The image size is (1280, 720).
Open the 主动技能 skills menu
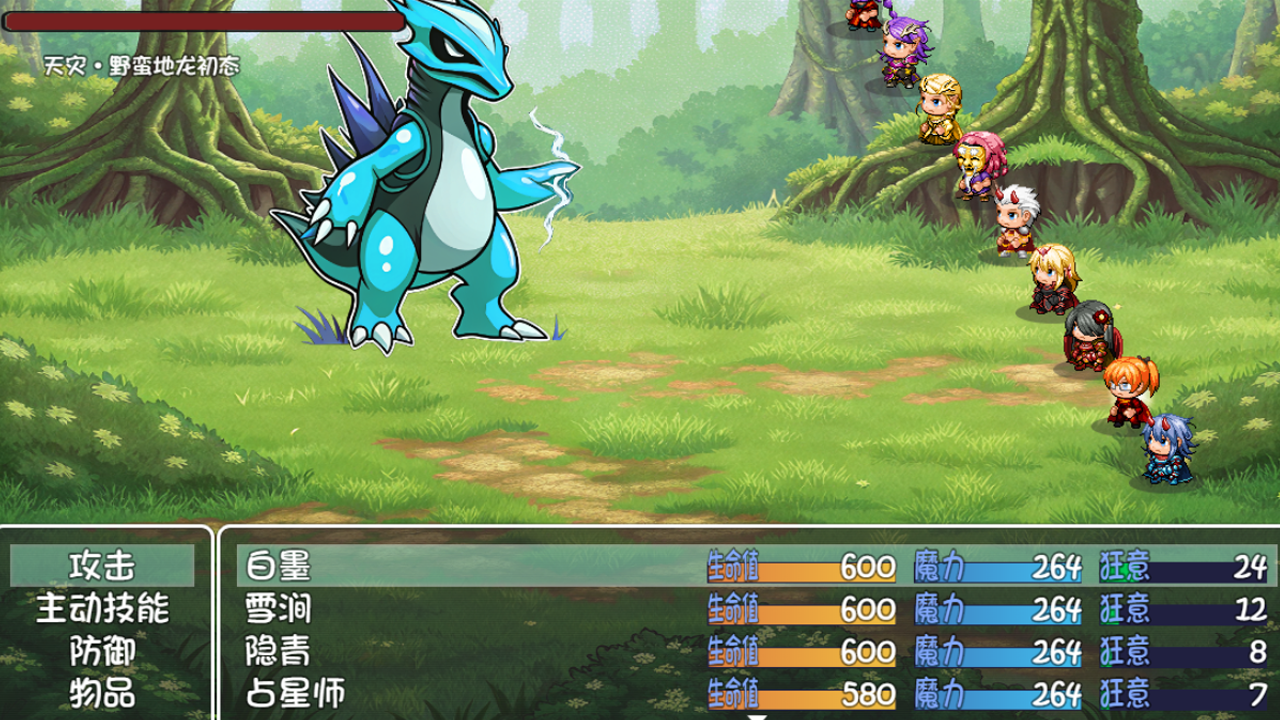coord(102,608)
